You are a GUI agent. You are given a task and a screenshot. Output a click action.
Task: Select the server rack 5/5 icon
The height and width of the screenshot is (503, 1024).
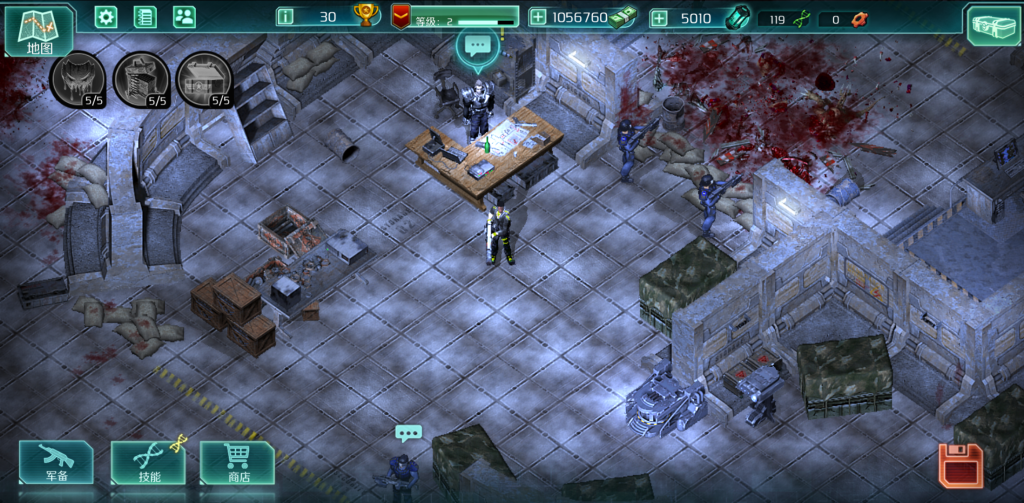[141, 78]
